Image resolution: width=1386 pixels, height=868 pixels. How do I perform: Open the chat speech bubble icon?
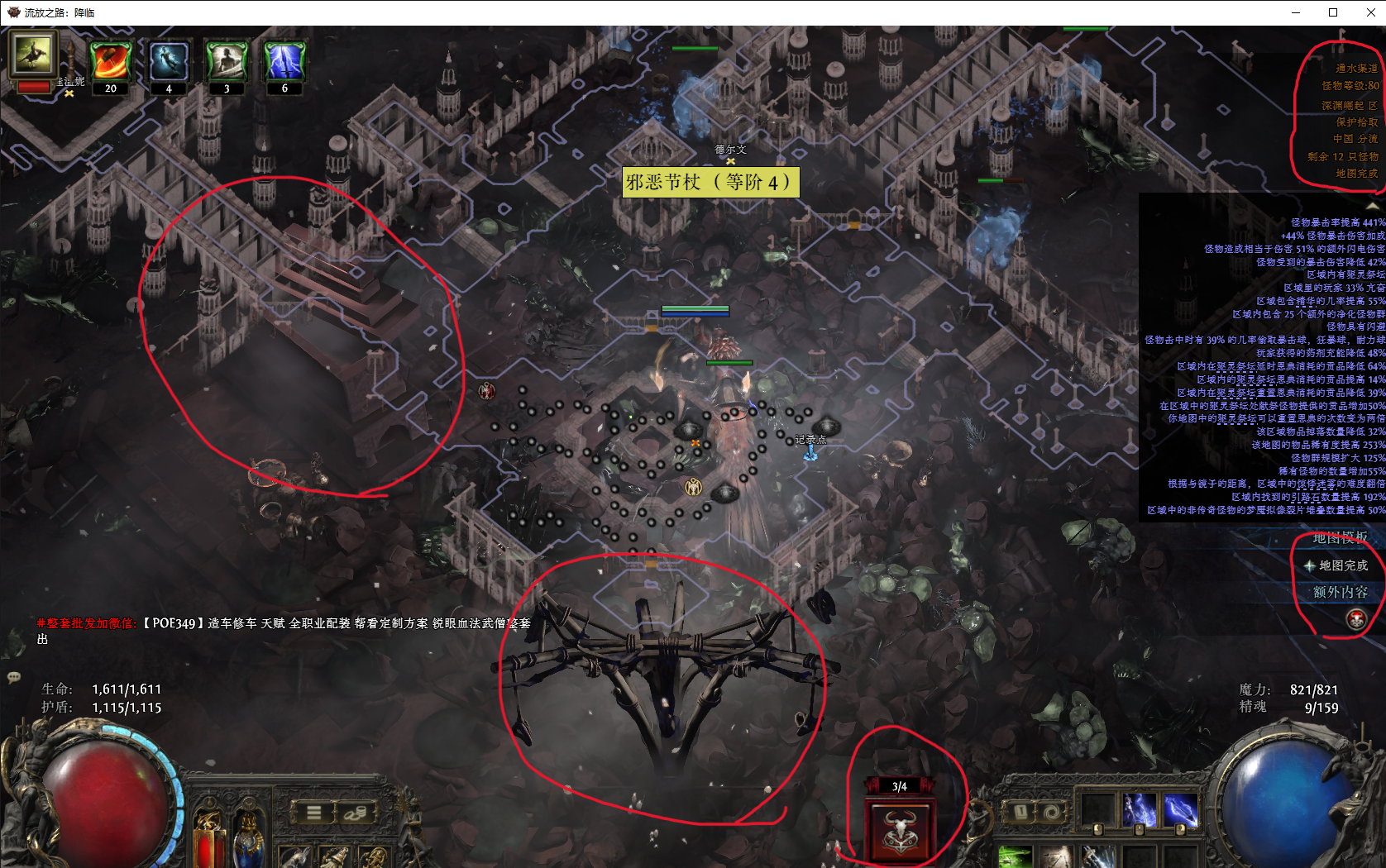13,678
